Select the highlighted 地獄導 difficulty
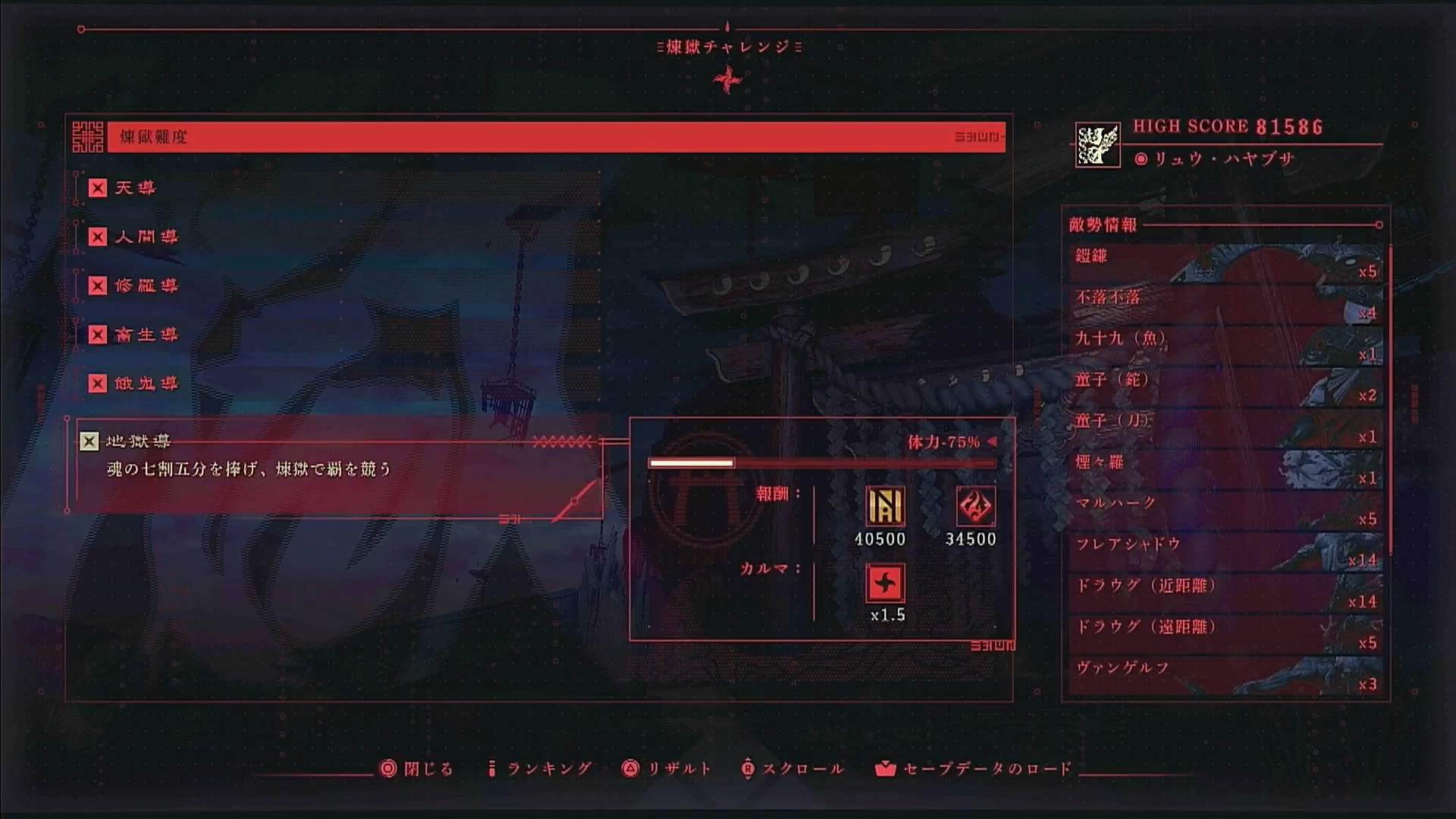The image size is (1456, 819). pyautogui.click(x=138, y=441)
